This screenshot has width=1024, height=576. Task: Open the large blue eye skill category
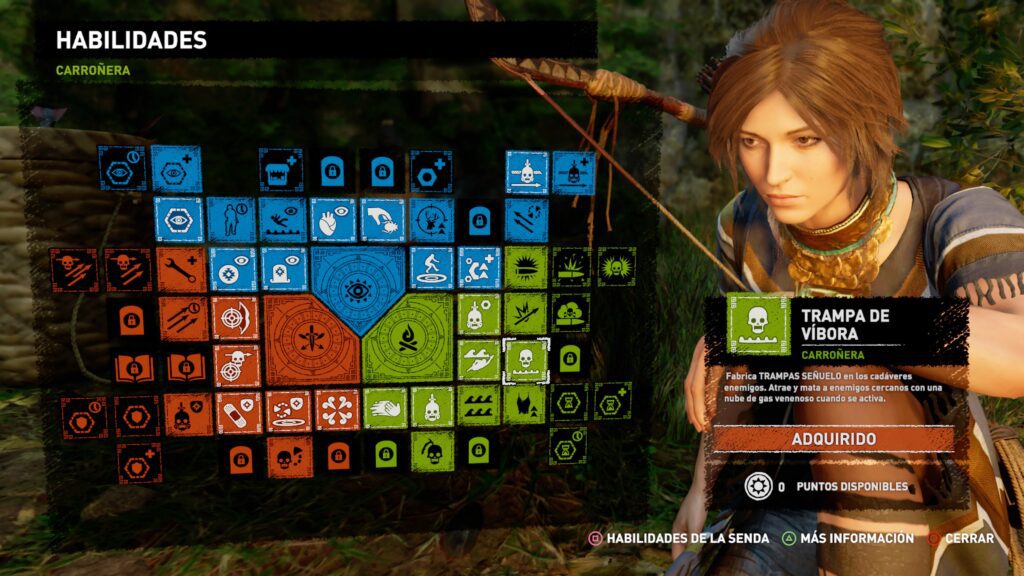click(x=358, y=288)
